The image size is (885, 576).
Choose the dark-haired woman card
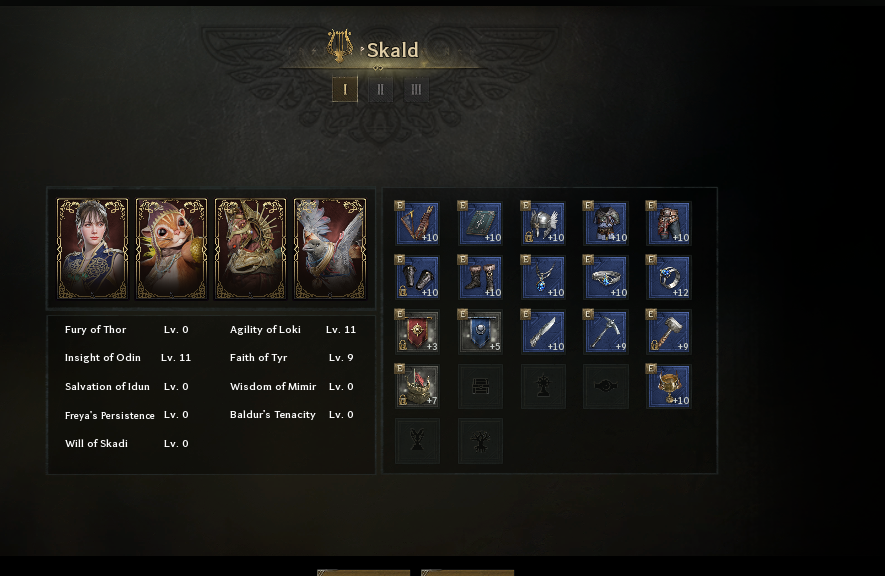tap(92, 248)
